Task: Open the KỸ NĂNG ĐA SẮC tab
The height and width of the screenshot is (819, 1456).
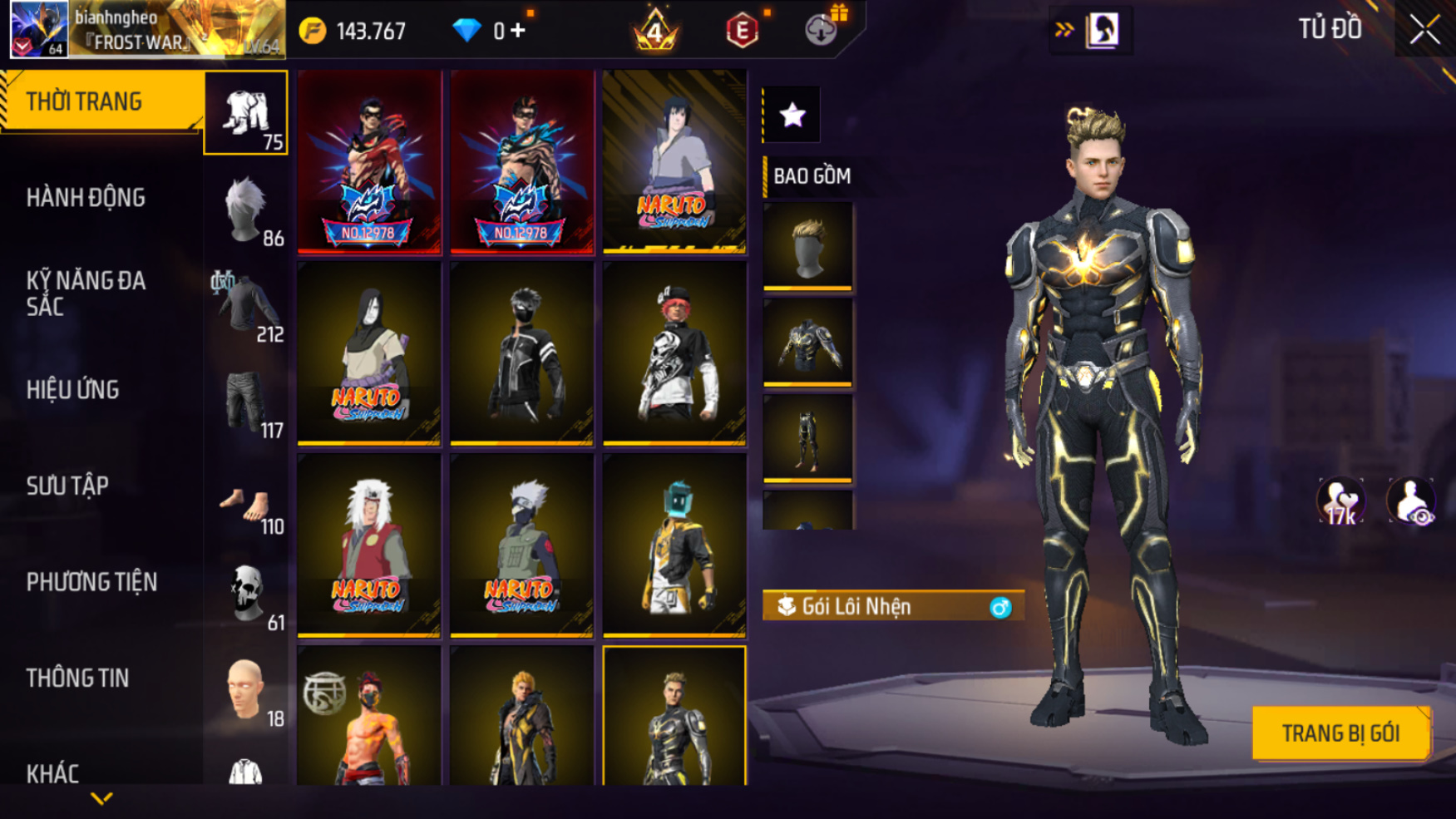Action: click(86, 293)
